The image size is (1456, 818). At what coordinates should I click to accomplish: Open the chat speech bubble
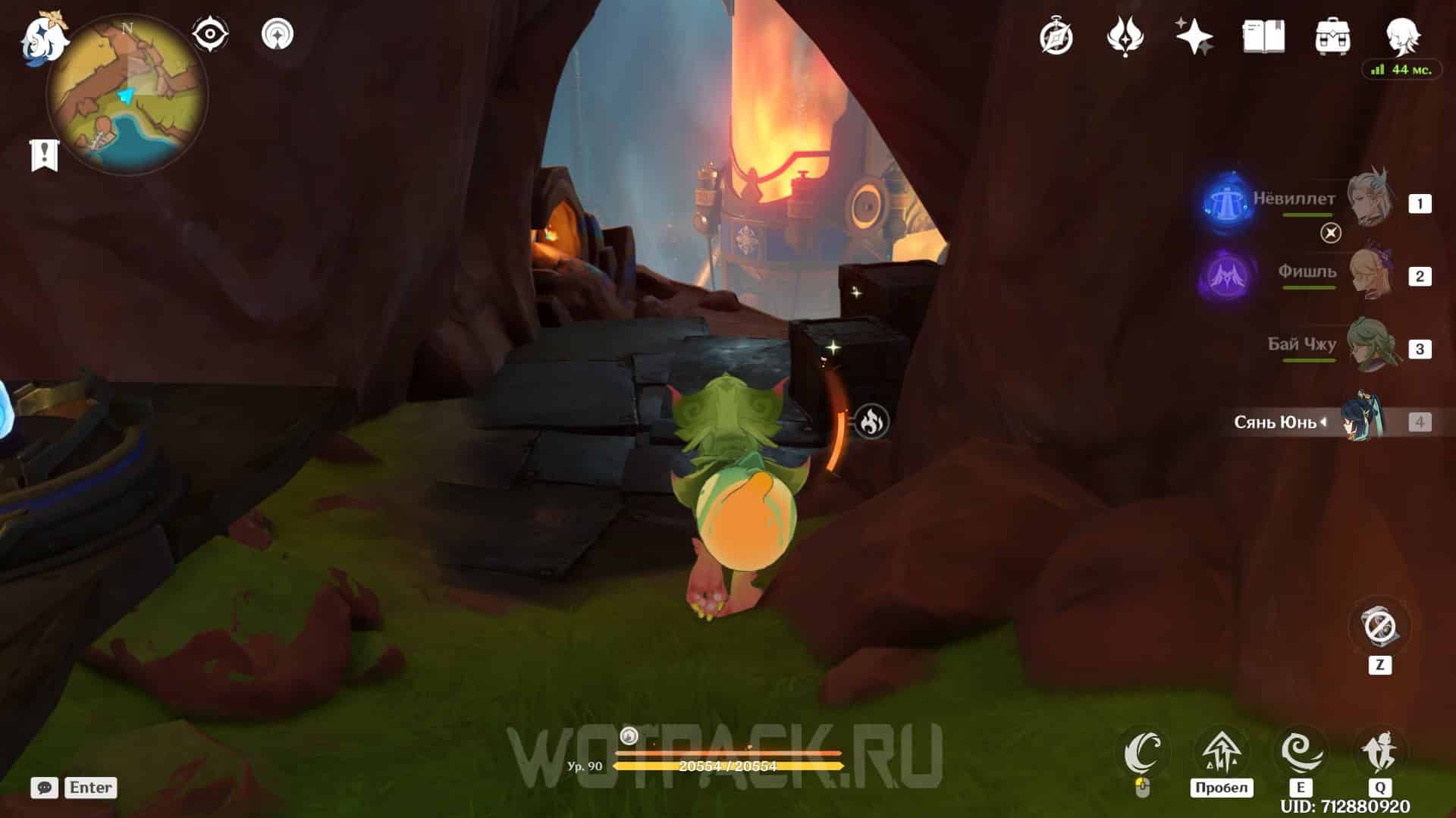[44, 788]
